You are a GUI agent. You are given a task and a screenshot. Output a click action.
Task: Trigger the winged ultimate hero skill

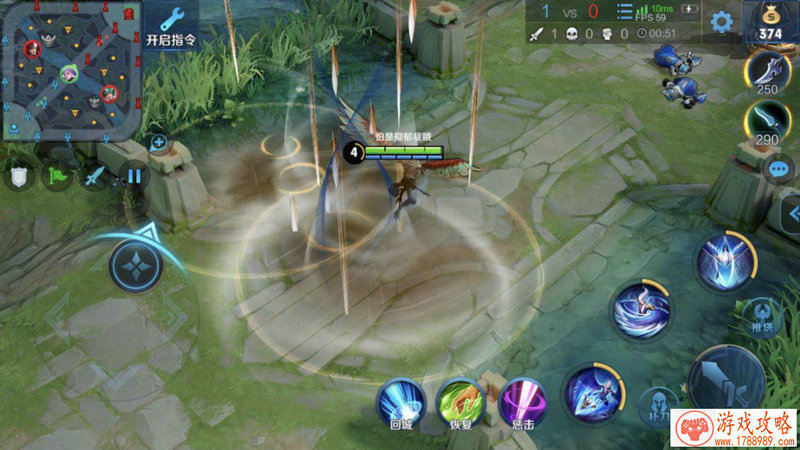(x=725, y=260)
